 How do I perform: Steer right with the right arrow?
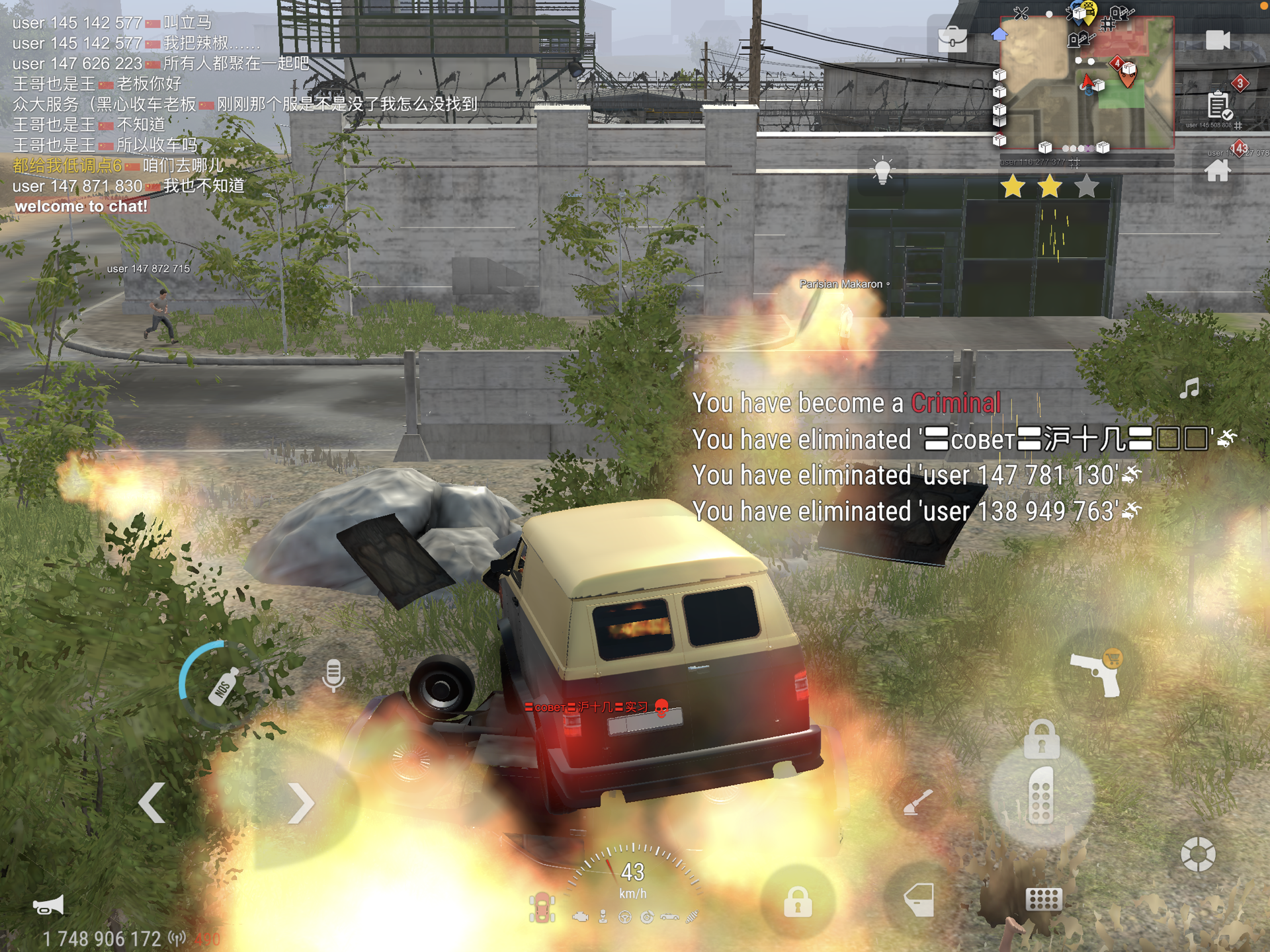(301, 803)
